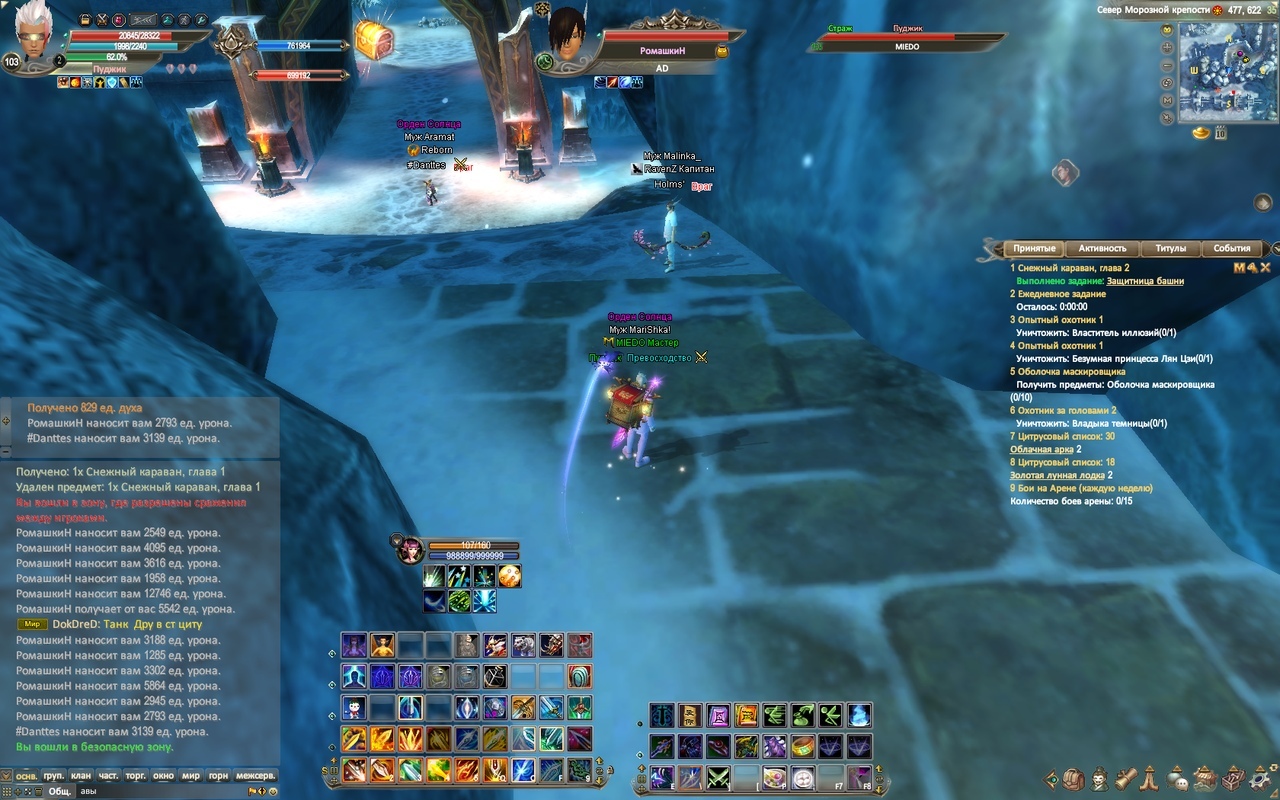Select the мир chat channel tab
The height and width of the screenshot is (800, 1280).
coord(190,775)
